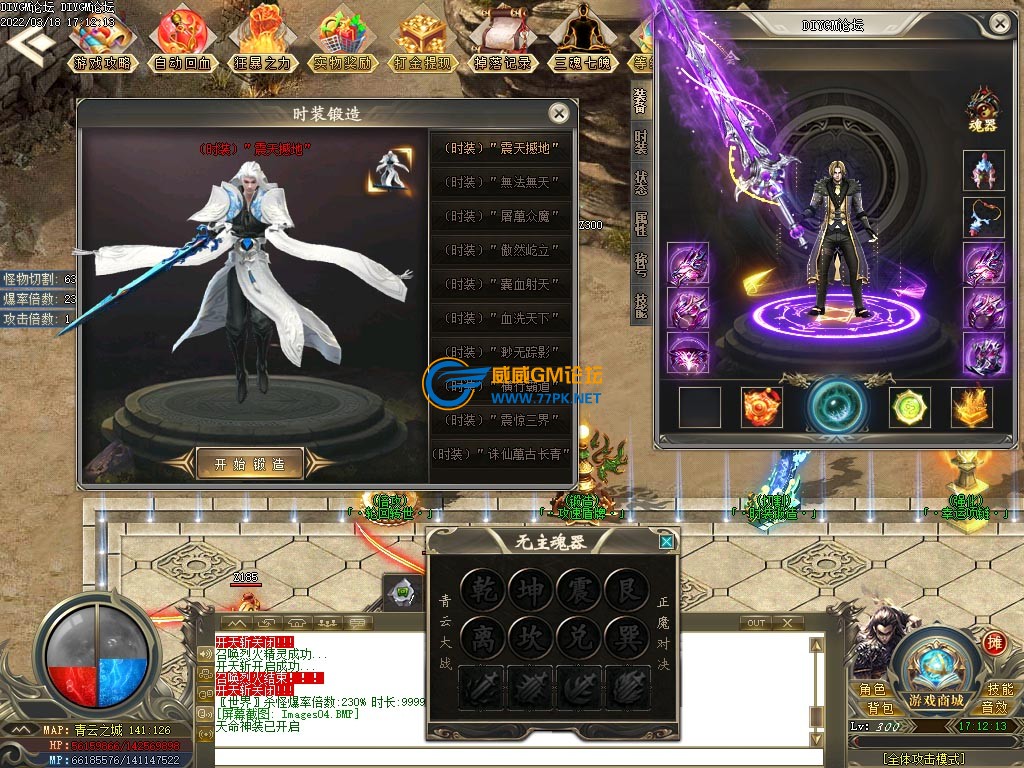
Task: Open the 游戏商城 game shop
Action: click(936, 676)
